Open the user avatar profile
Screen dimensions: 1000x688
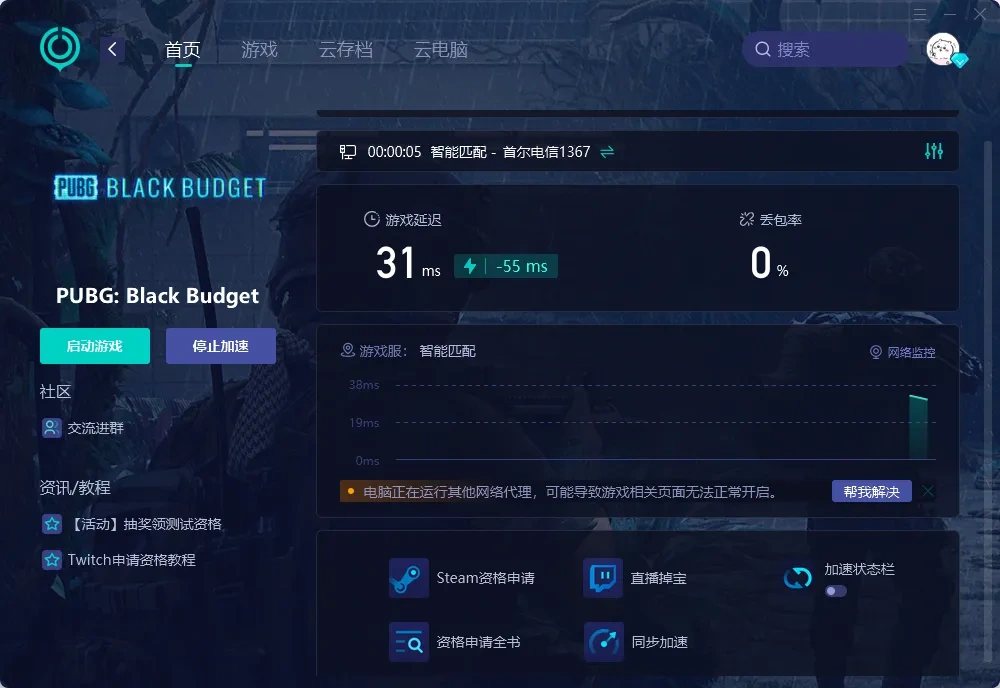pos(943,49)
